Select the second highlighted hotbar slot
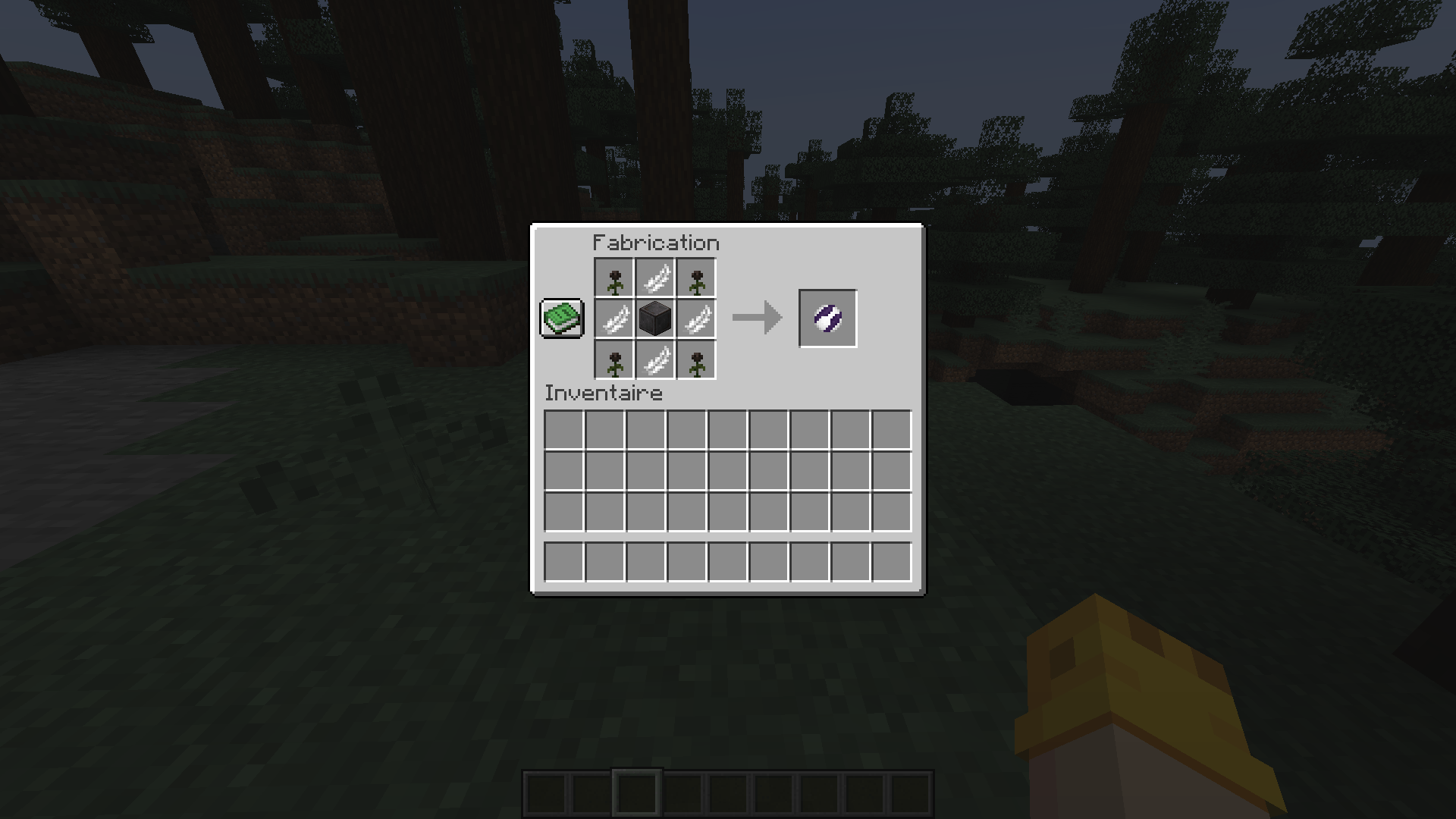The width and height of the screenshot is (1456, 819). (639, 793)
